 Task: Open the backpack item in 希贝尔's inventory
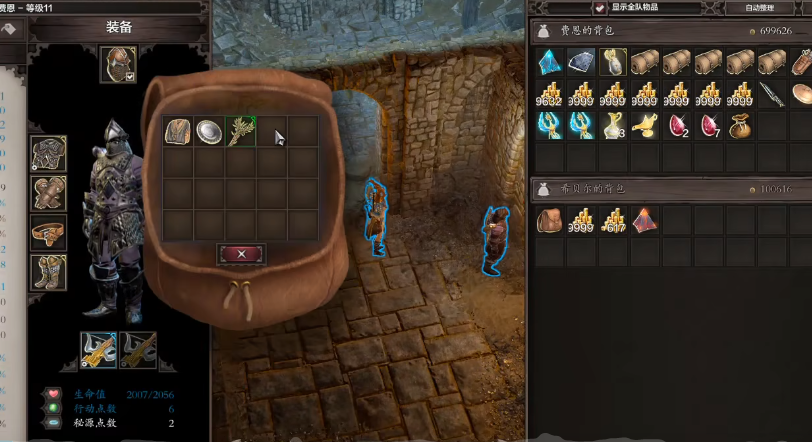click(550, 220)
